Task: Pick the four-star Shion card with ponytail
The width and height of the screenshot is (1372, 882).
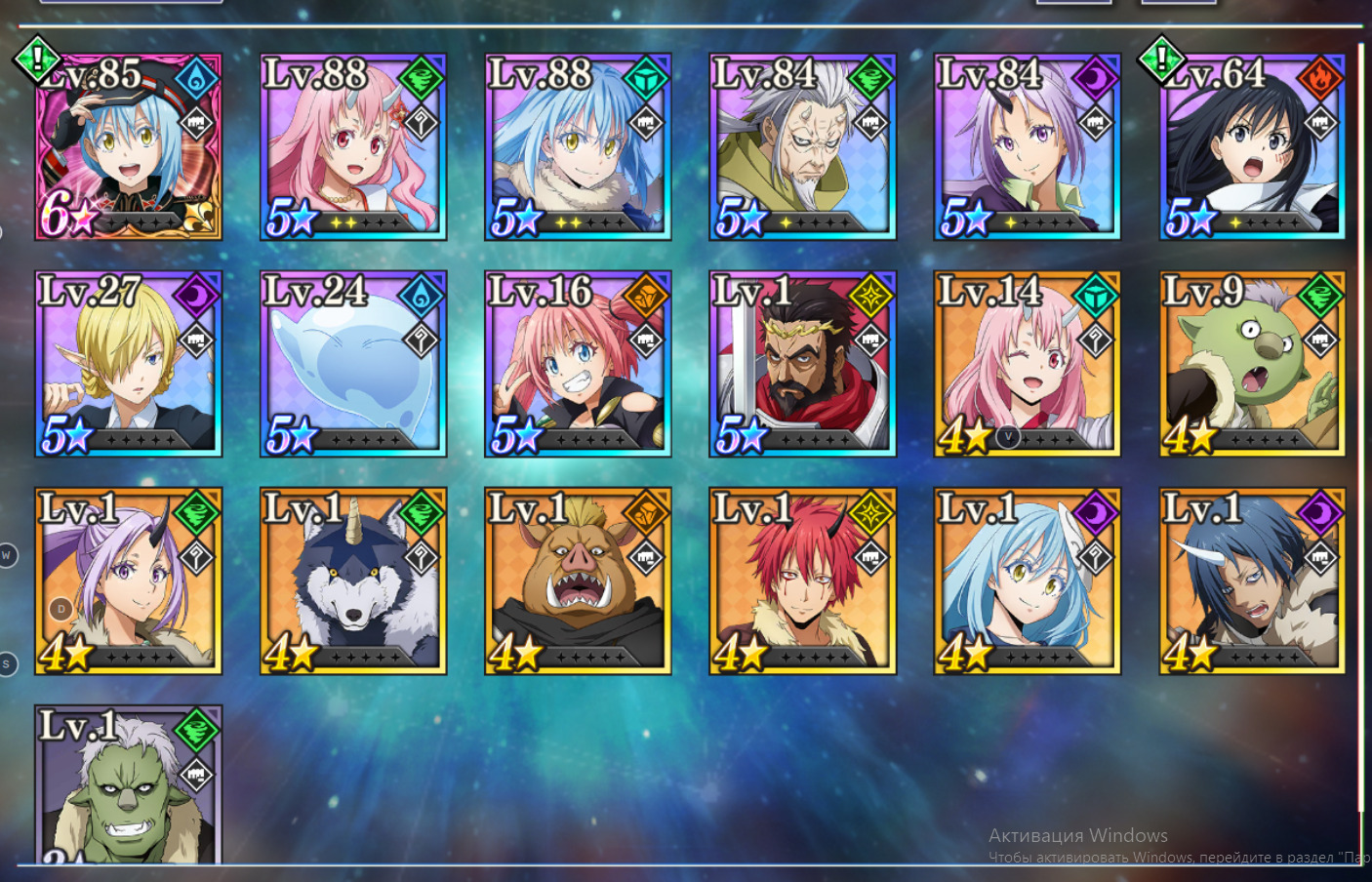Action: [129, 581]
